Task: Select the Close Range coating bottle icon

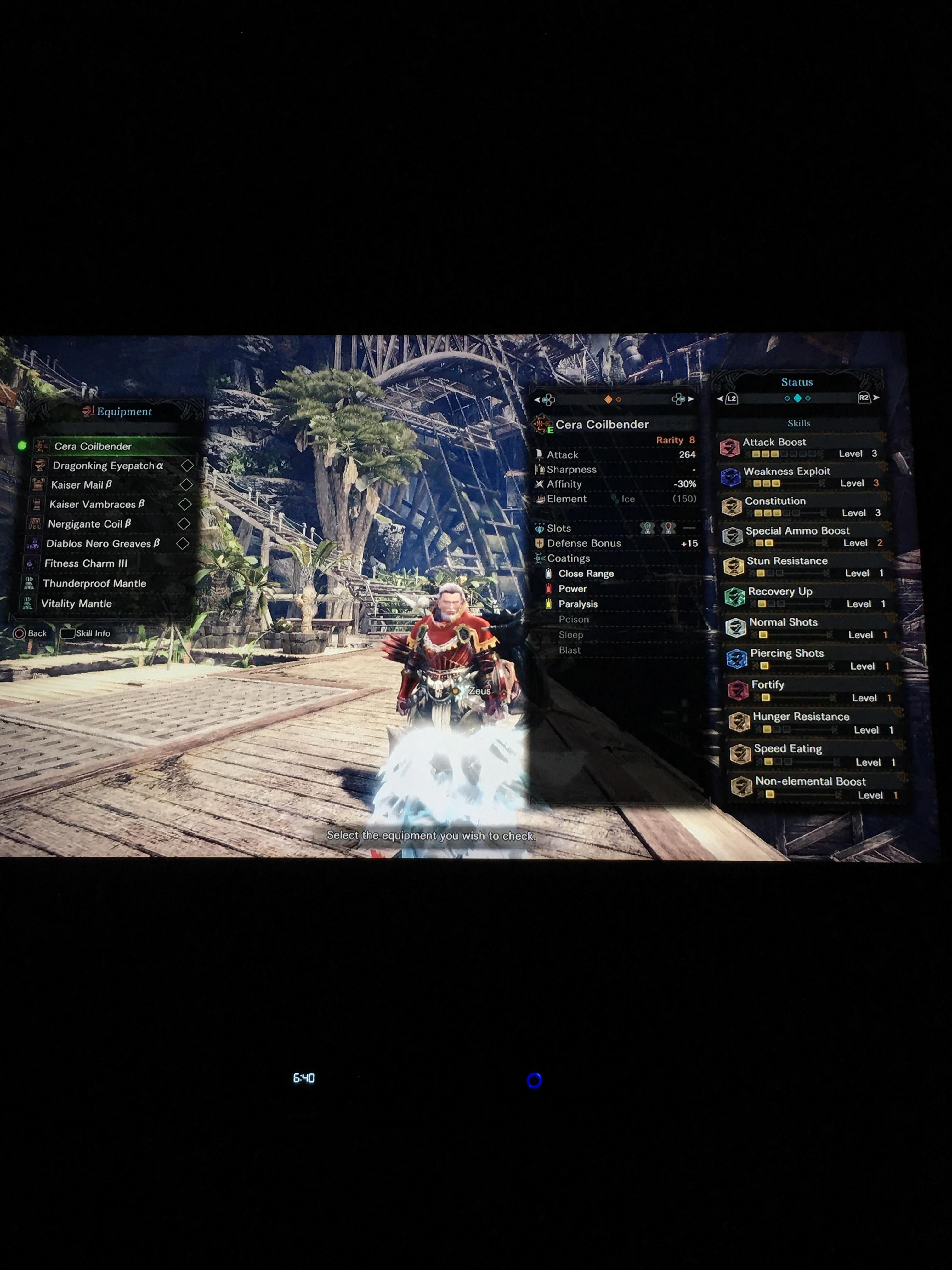Action: [550, 573]
